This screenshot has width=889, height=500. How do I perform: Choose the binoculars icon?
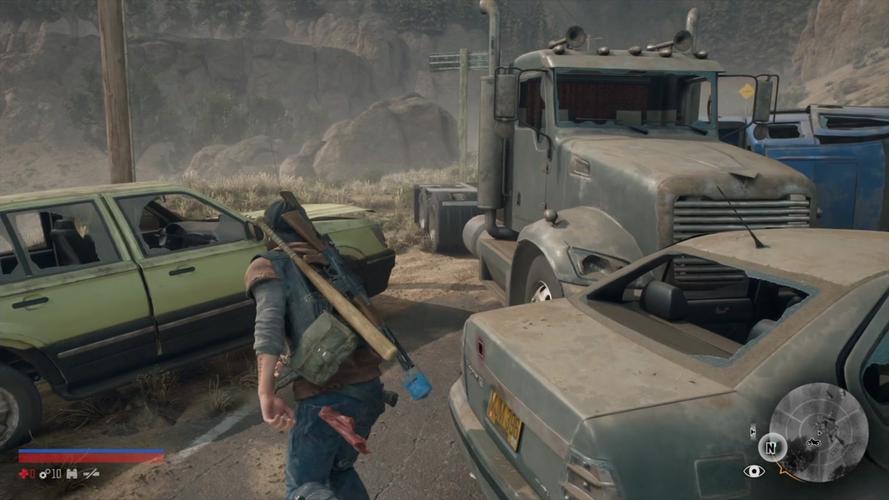click(71, 473)
